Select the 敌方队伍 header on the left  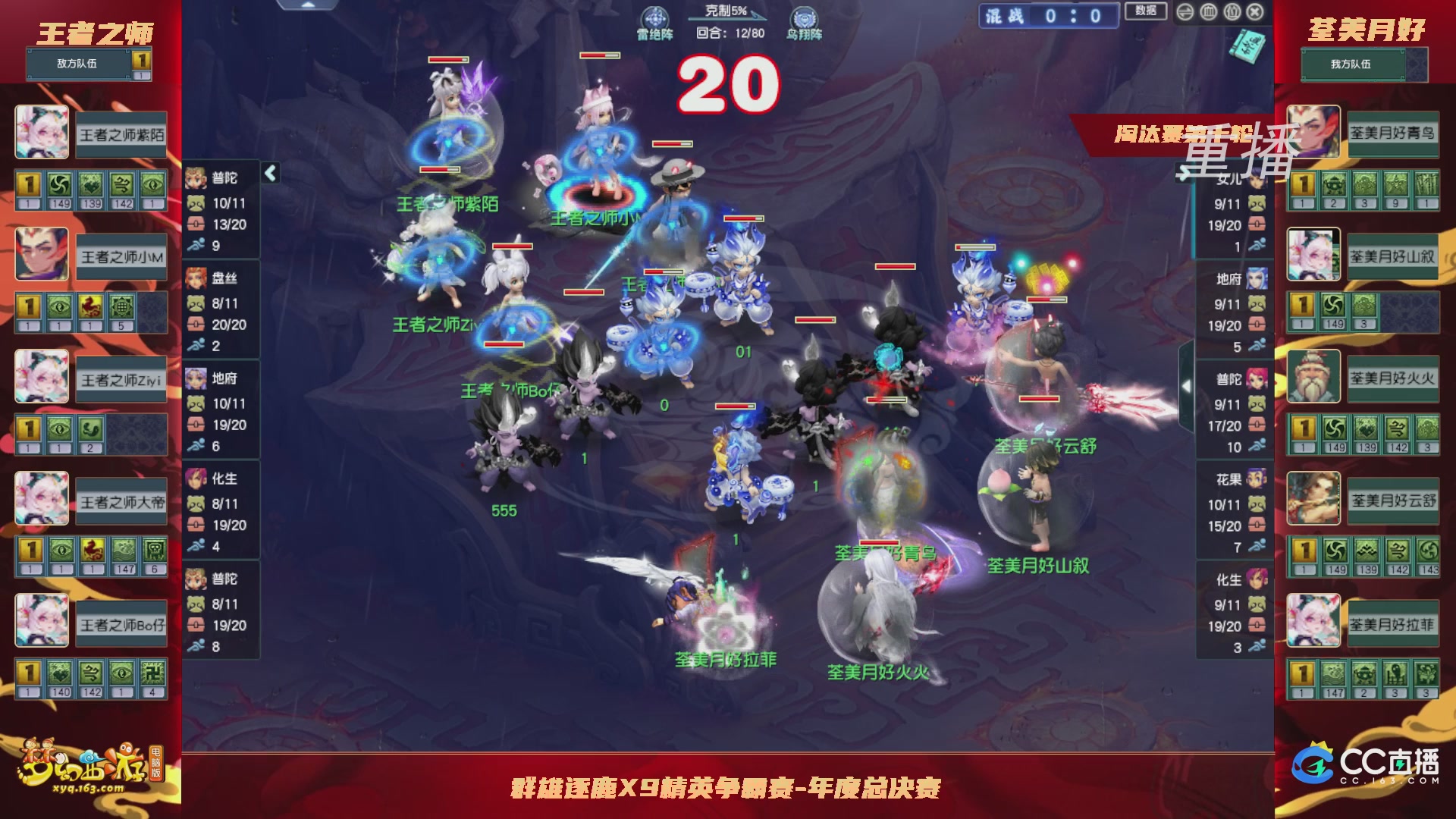click(x=79, y=64)
